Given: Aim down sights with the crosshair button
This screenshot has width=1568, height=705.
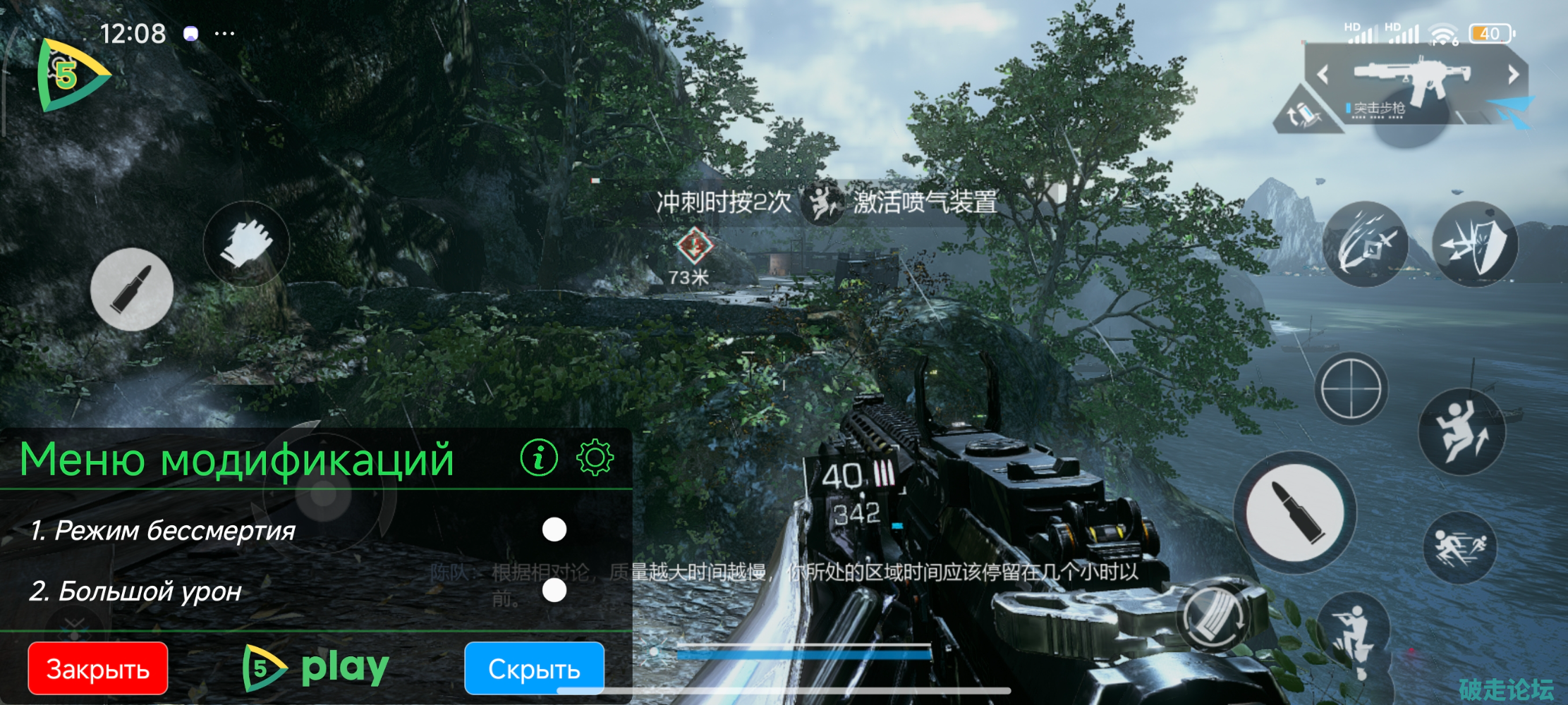Looking at the screenshot, I should (x=1351, y=389).
